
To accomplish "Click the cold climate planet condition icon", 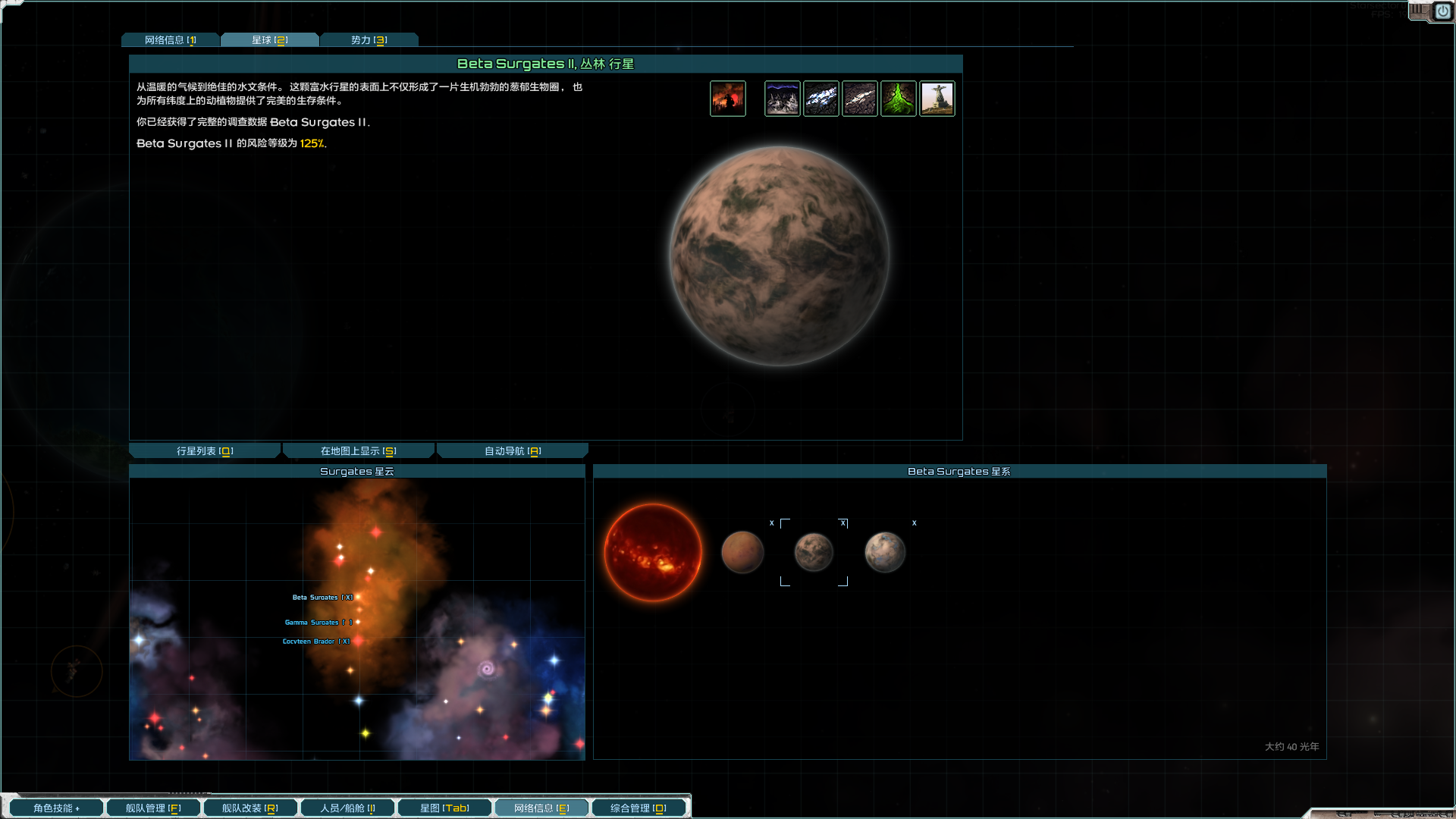I will click(x=782, y=98).
